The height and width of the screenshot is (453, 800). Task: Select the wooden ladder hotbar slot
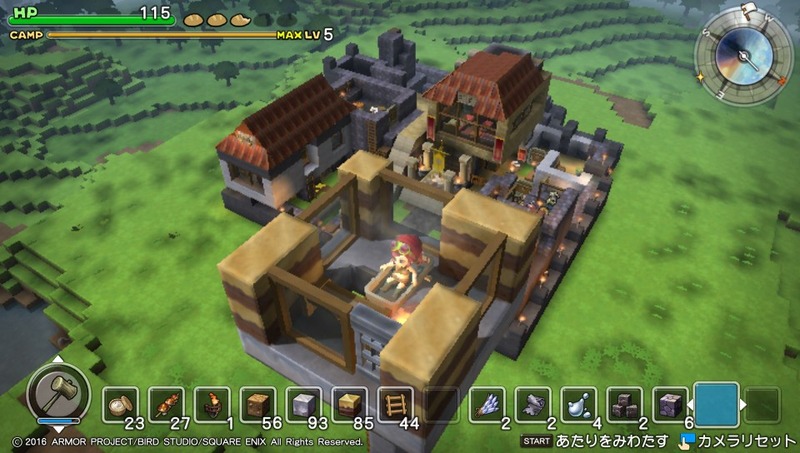396,405
